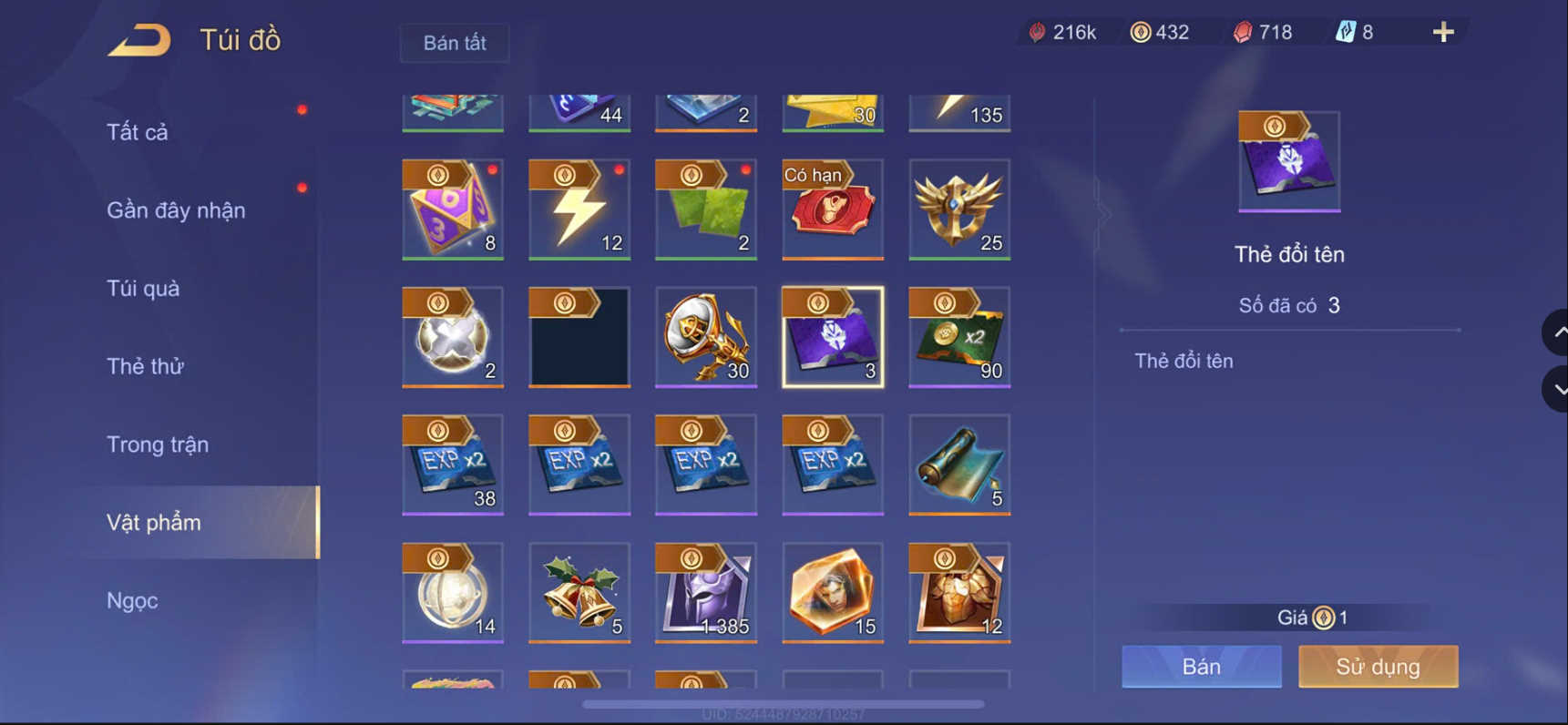Click the 'Bán' button to sell the card
This screenshot has height=725, width=1568.
pos(1201,666)
